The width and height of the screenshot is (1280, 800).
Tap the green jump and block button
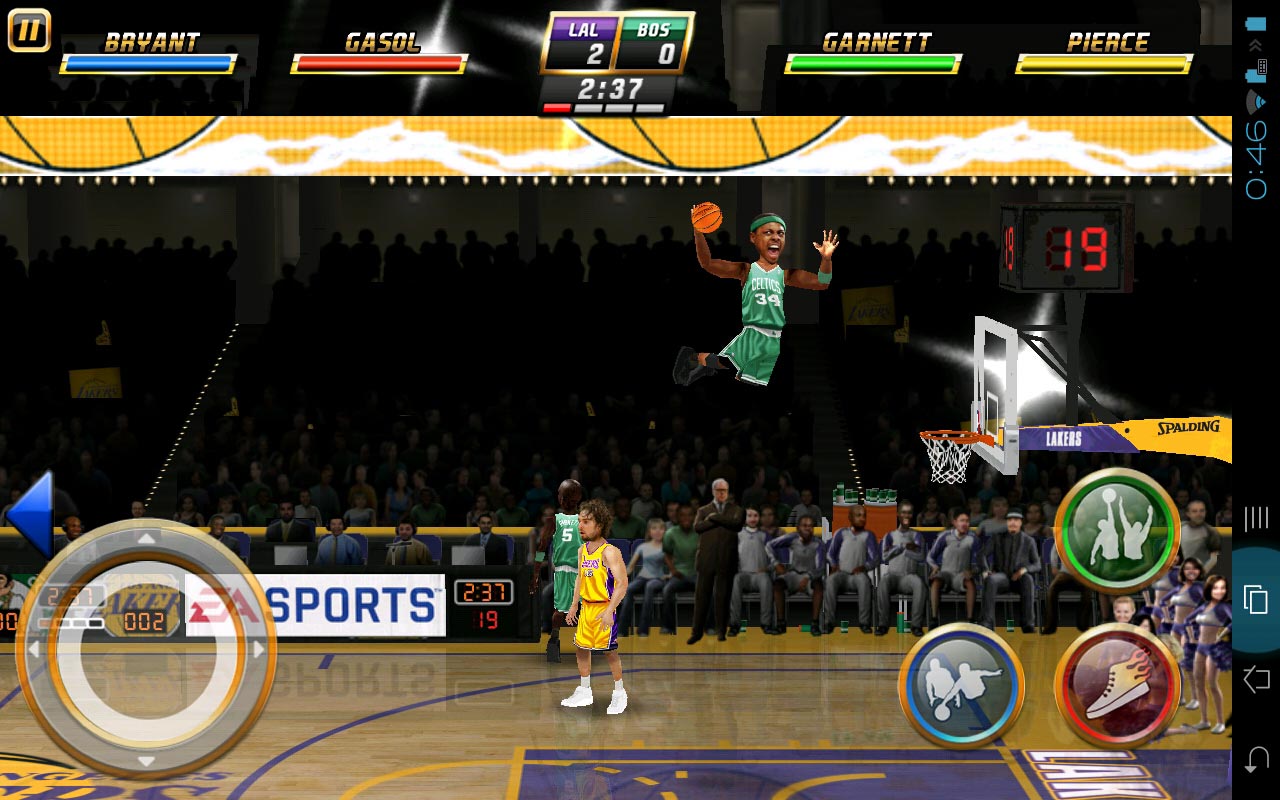tap(1118, 530)
